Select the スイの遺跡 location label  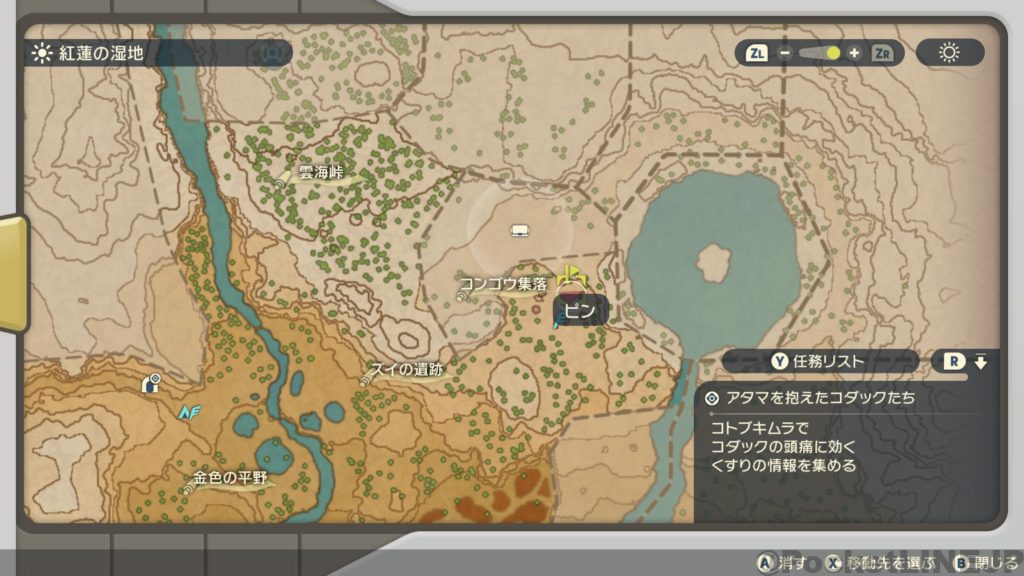point(406,370)
